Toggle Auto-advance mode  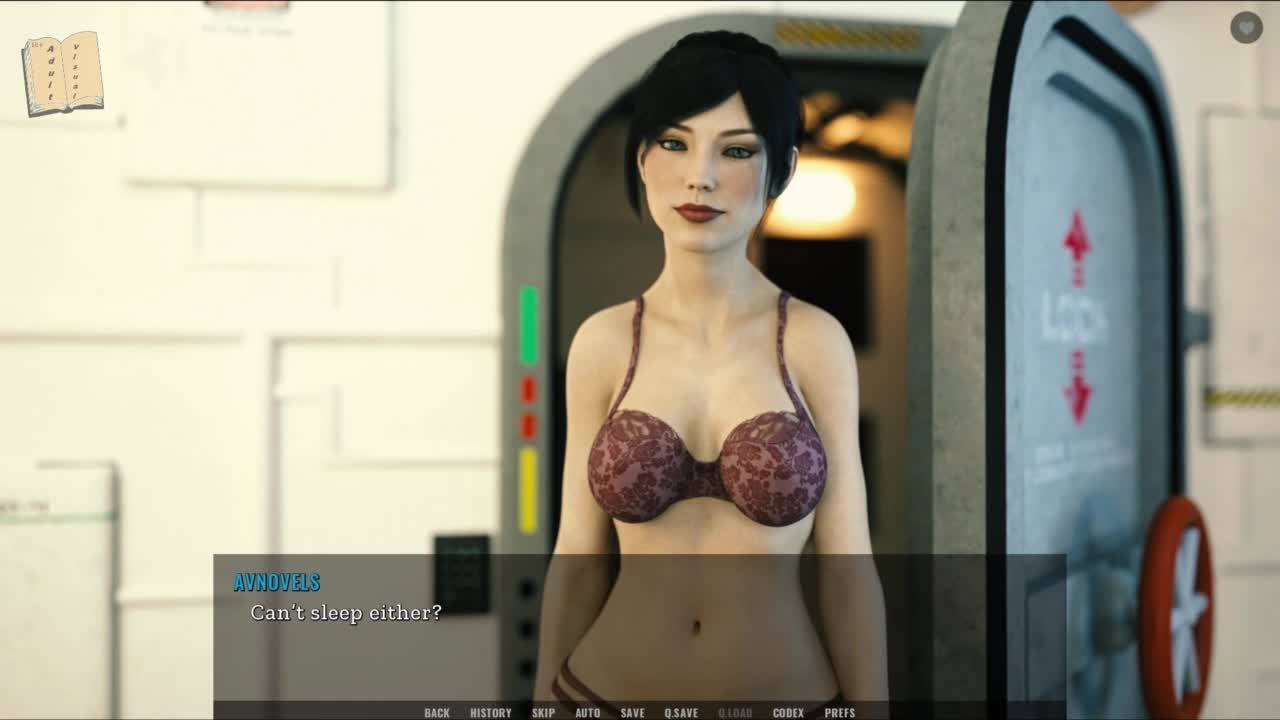pos(588,712)
